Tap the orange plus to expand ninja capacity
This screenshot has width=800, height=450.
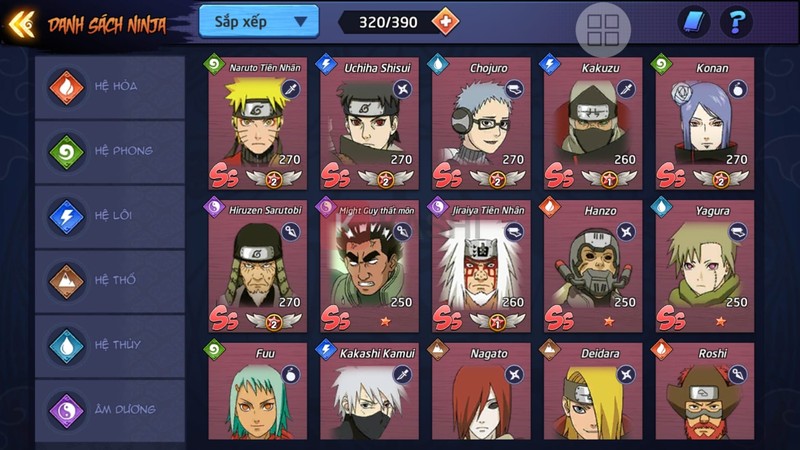(x=444, y=21)
